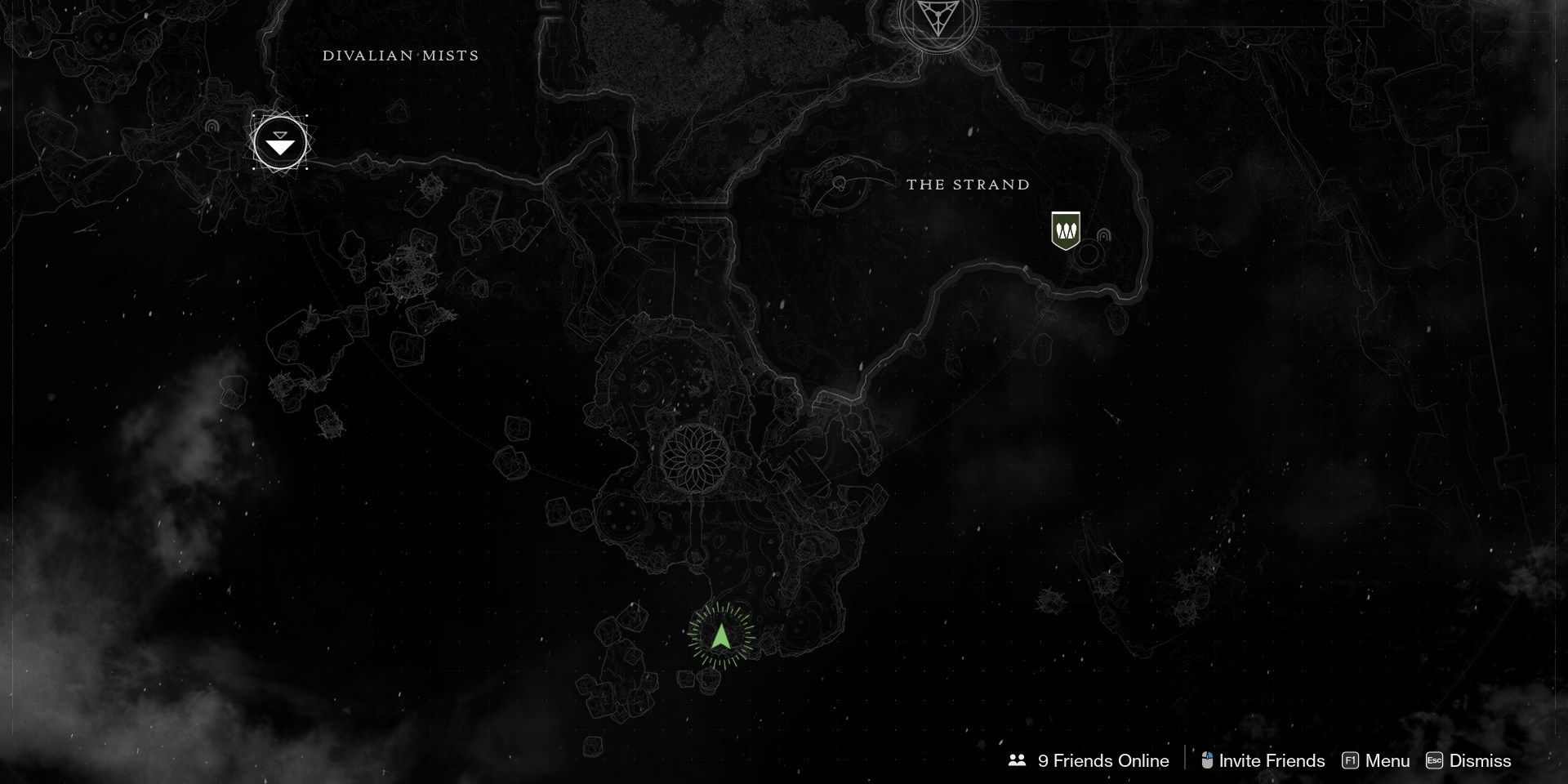This screenshot has height=784, width=1568.
Task: Click The Strand region label
Action: tap(968, 185)
